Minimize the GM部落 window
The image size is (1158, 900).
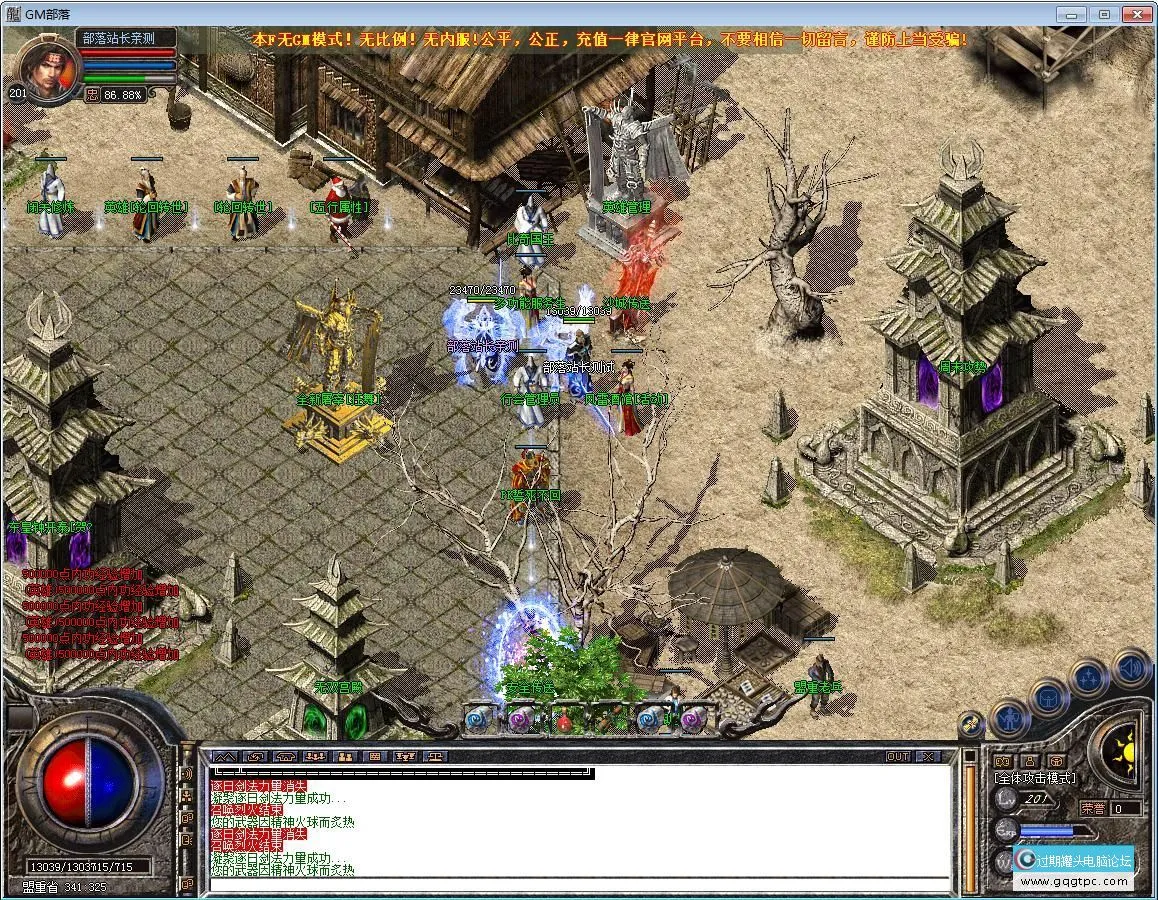pyautogui.click(x=1076, y=14)
